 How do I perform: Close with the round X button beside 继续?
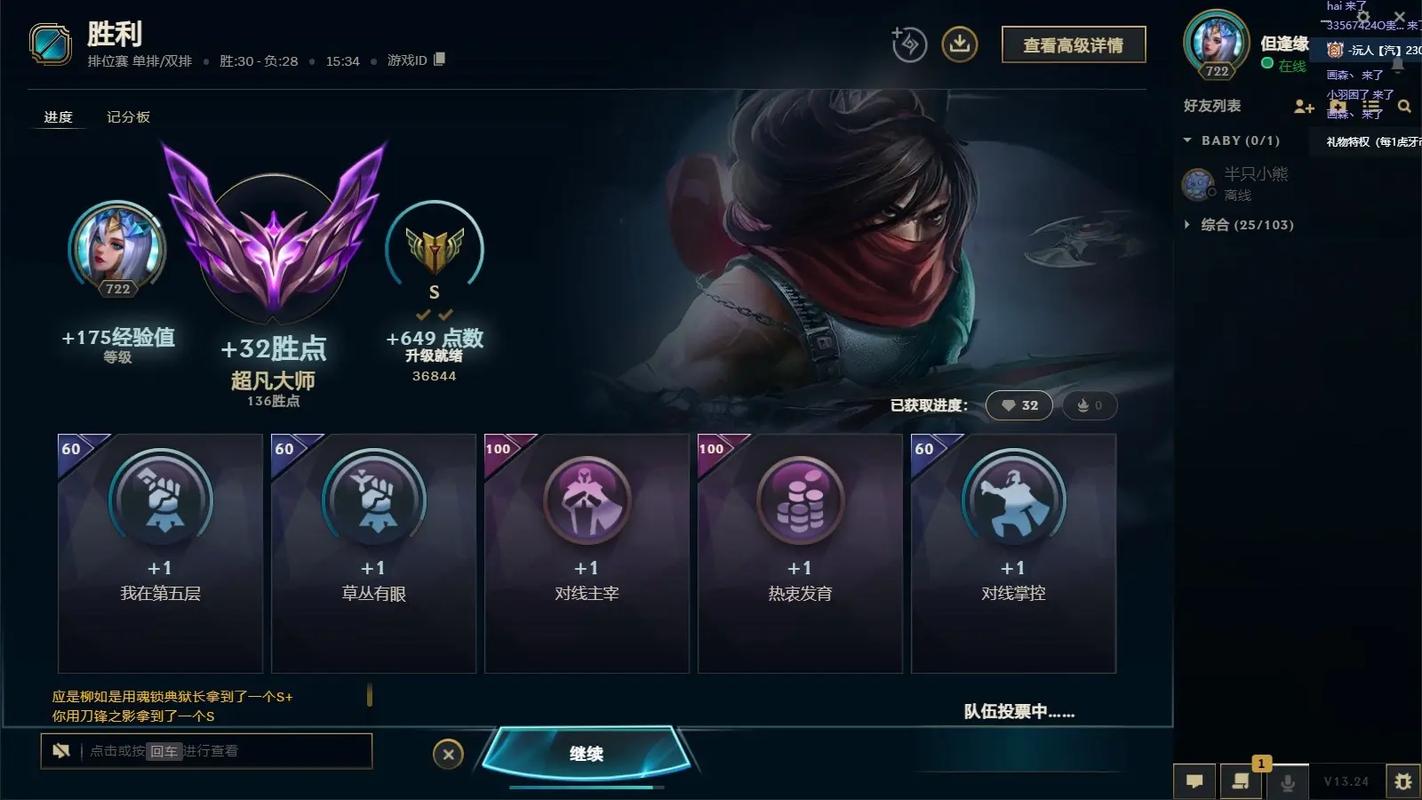(x=448, y=754)
